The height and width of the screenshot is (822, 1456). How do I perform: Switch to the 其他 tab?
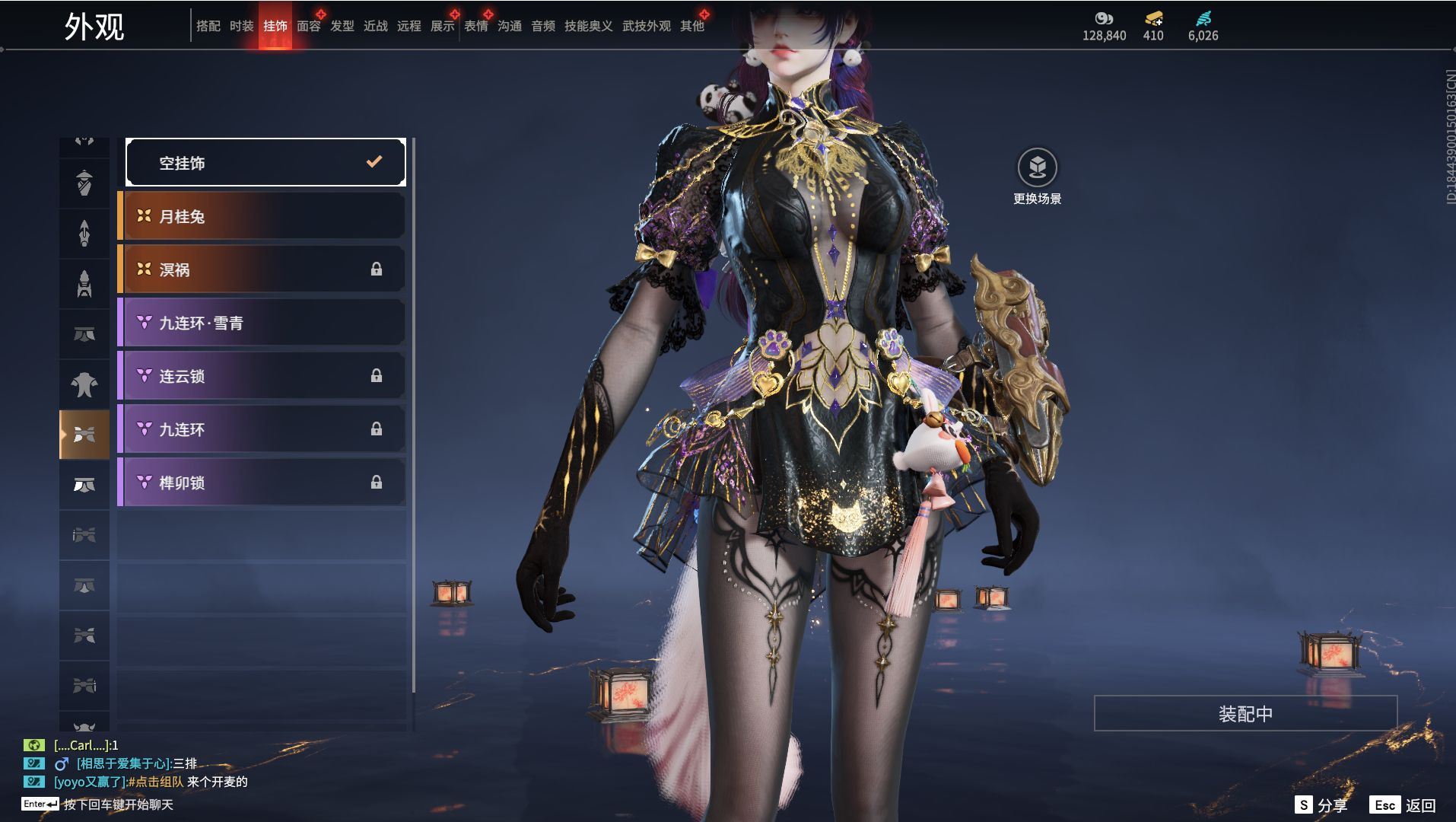pos(691,26)
